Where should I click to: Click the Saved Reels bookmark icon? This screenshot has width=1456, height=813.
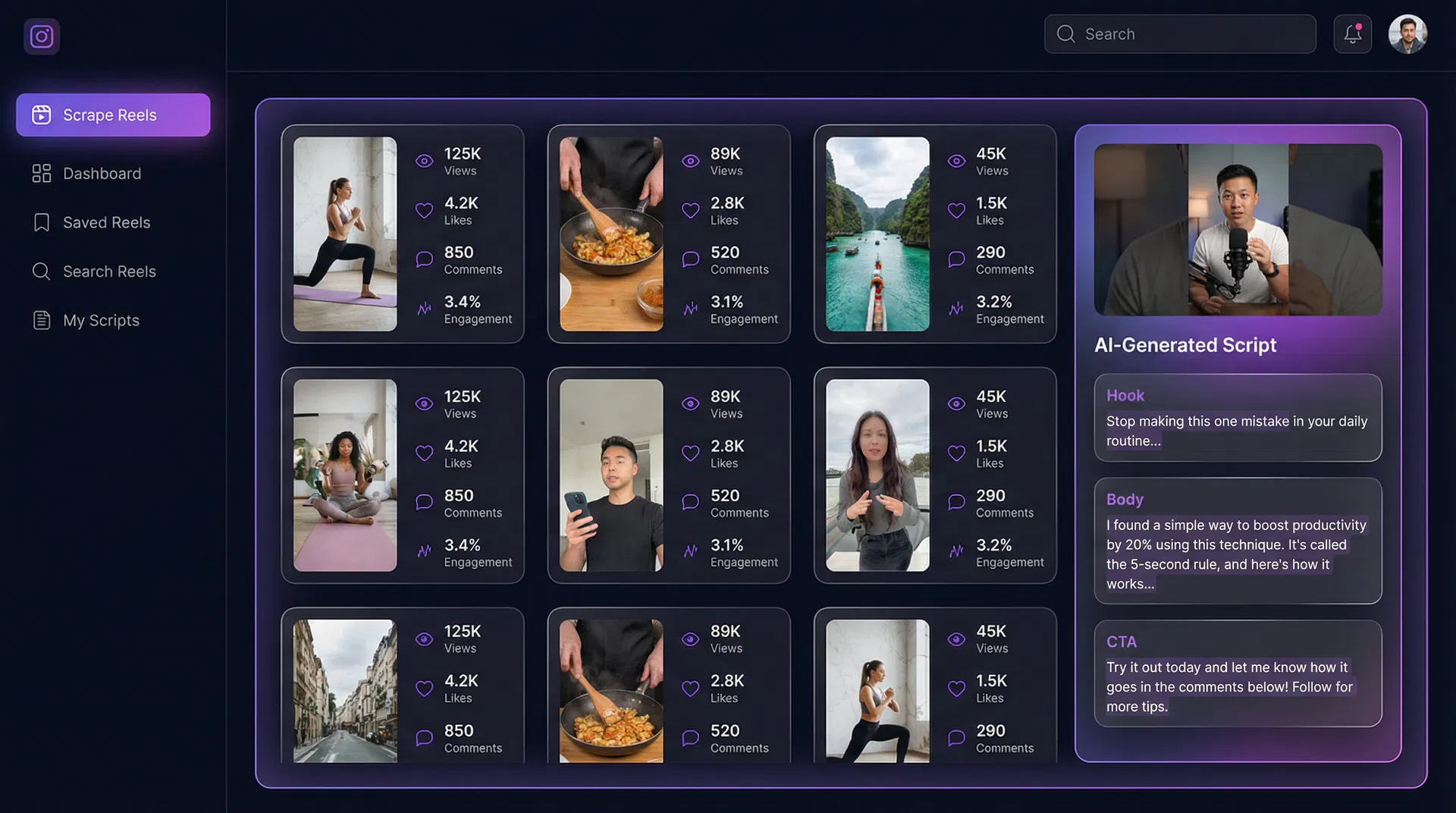[42, 222]
